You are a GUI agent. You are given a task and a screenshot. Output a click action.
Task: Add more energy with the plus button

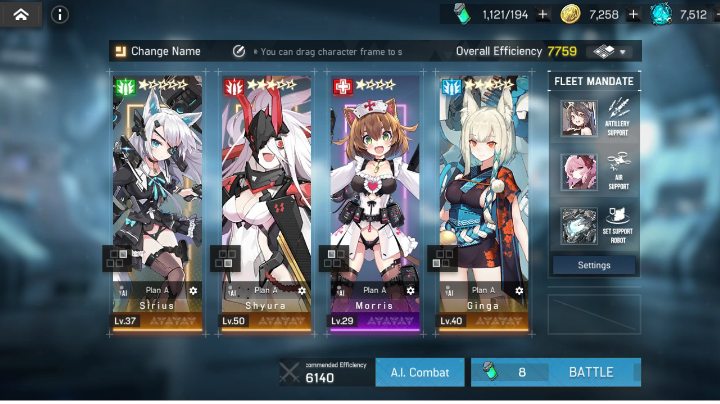[x=543, y=14]
